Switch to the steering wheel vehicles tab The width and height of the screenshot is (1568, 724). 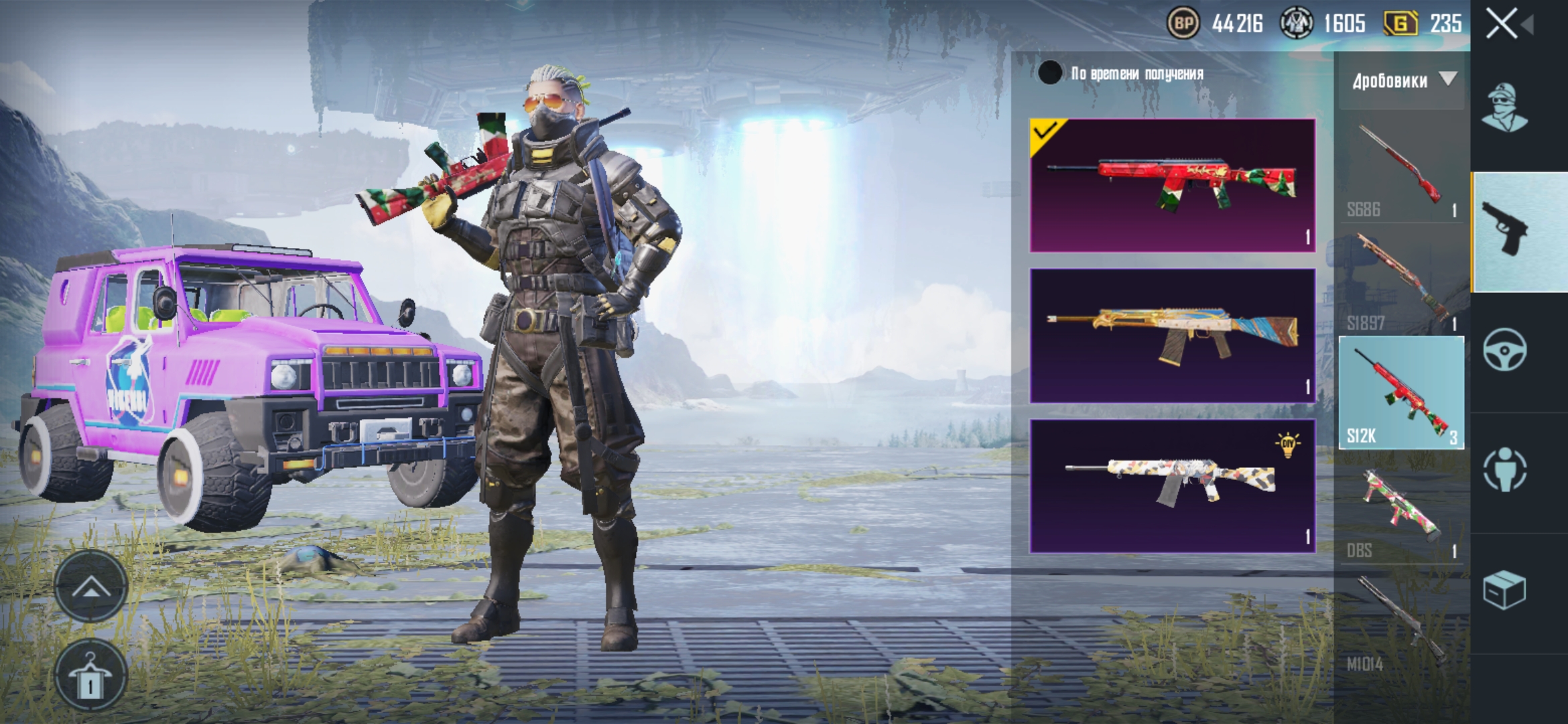[1505, 349]
